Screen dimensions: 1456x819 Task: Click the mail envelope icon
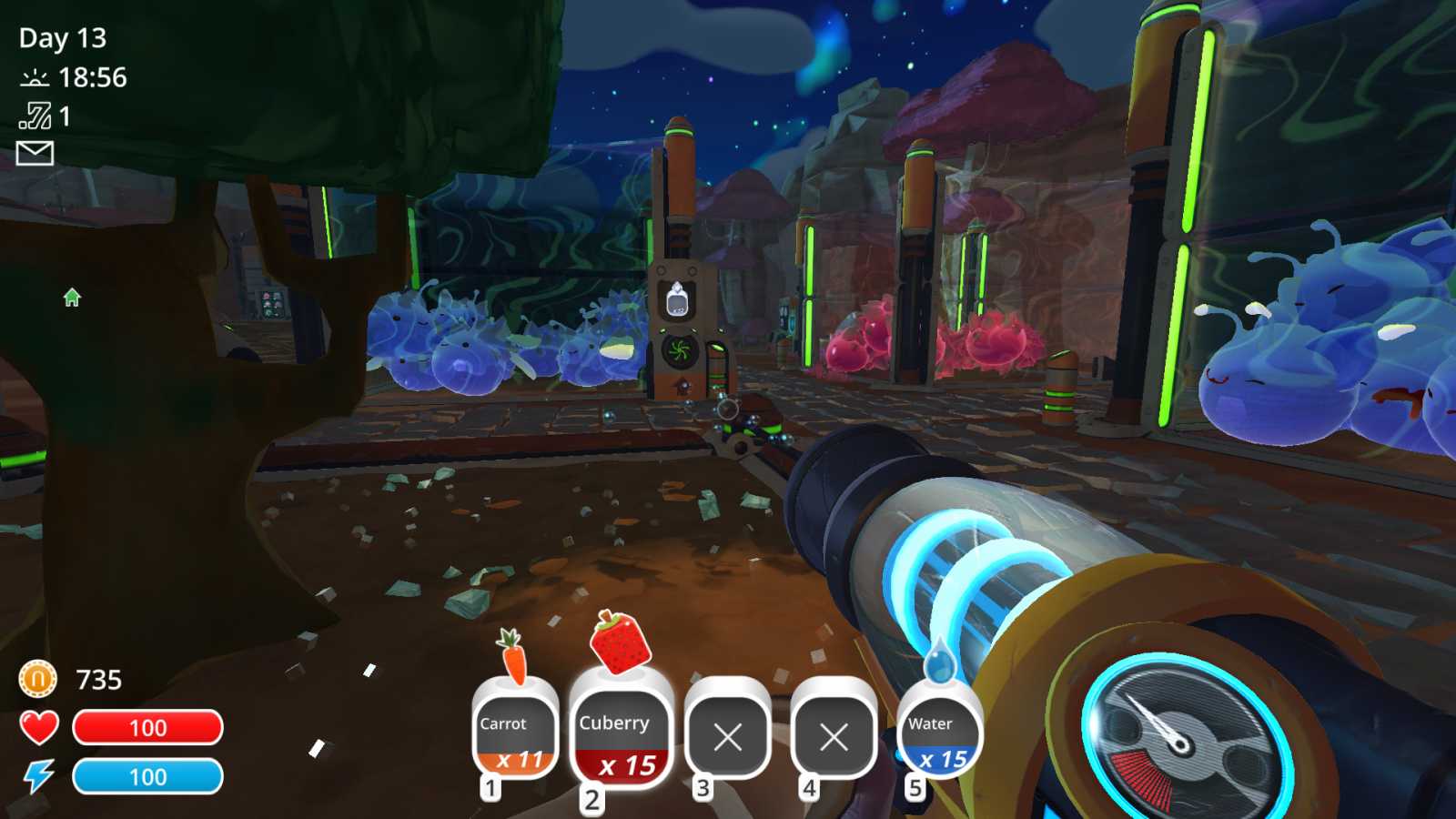[34, 155]
